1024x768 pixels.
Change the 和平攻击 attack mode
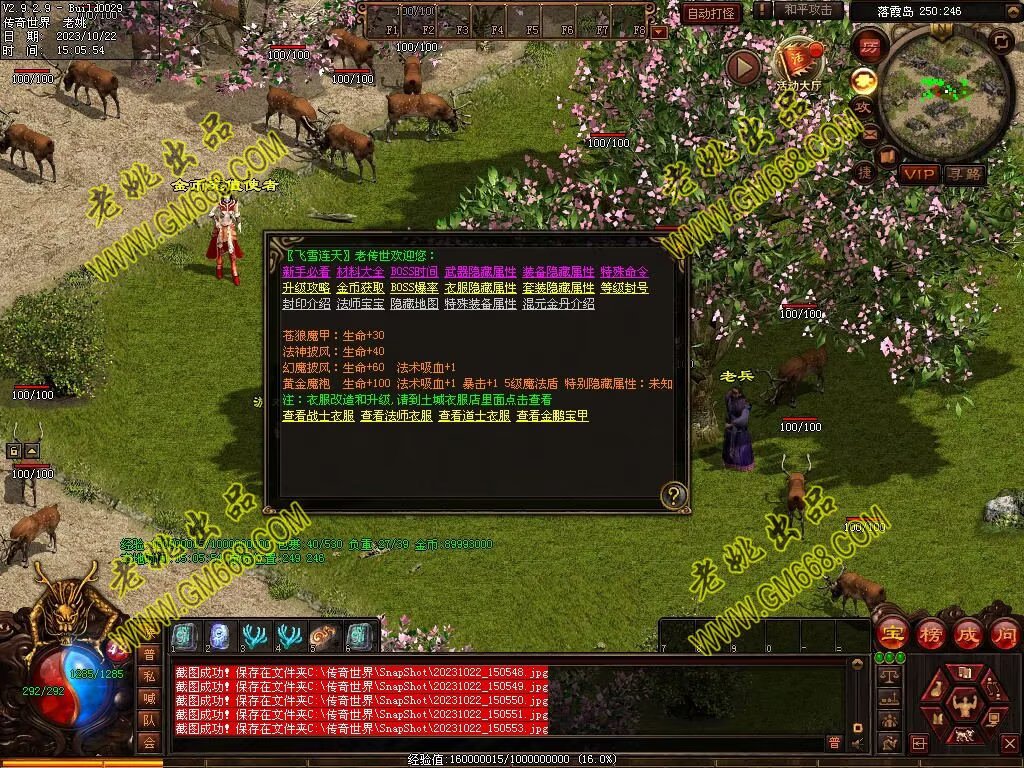[808, 11]
